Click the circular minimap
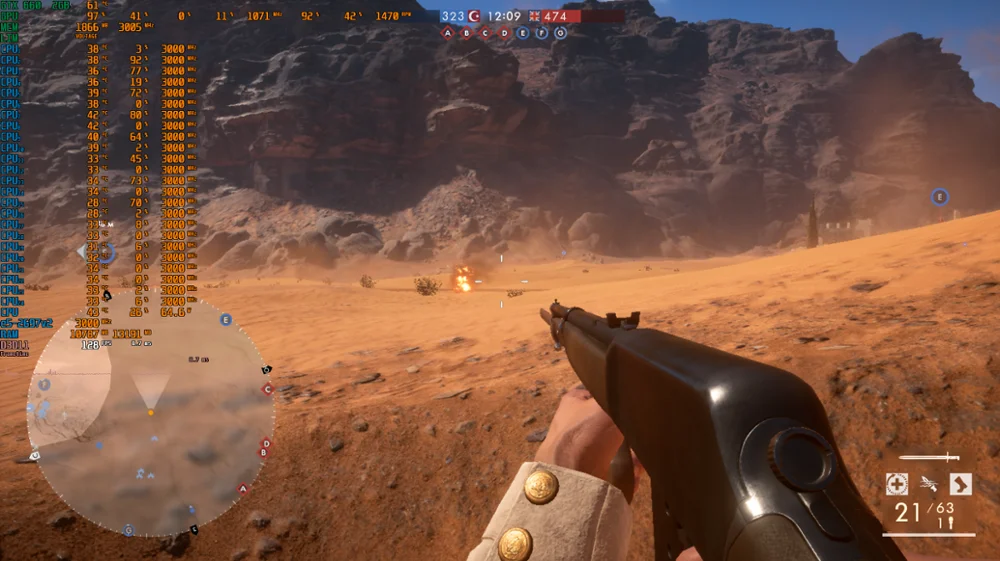The height and width of the screenshot is (561, 1000). [150, 414]
